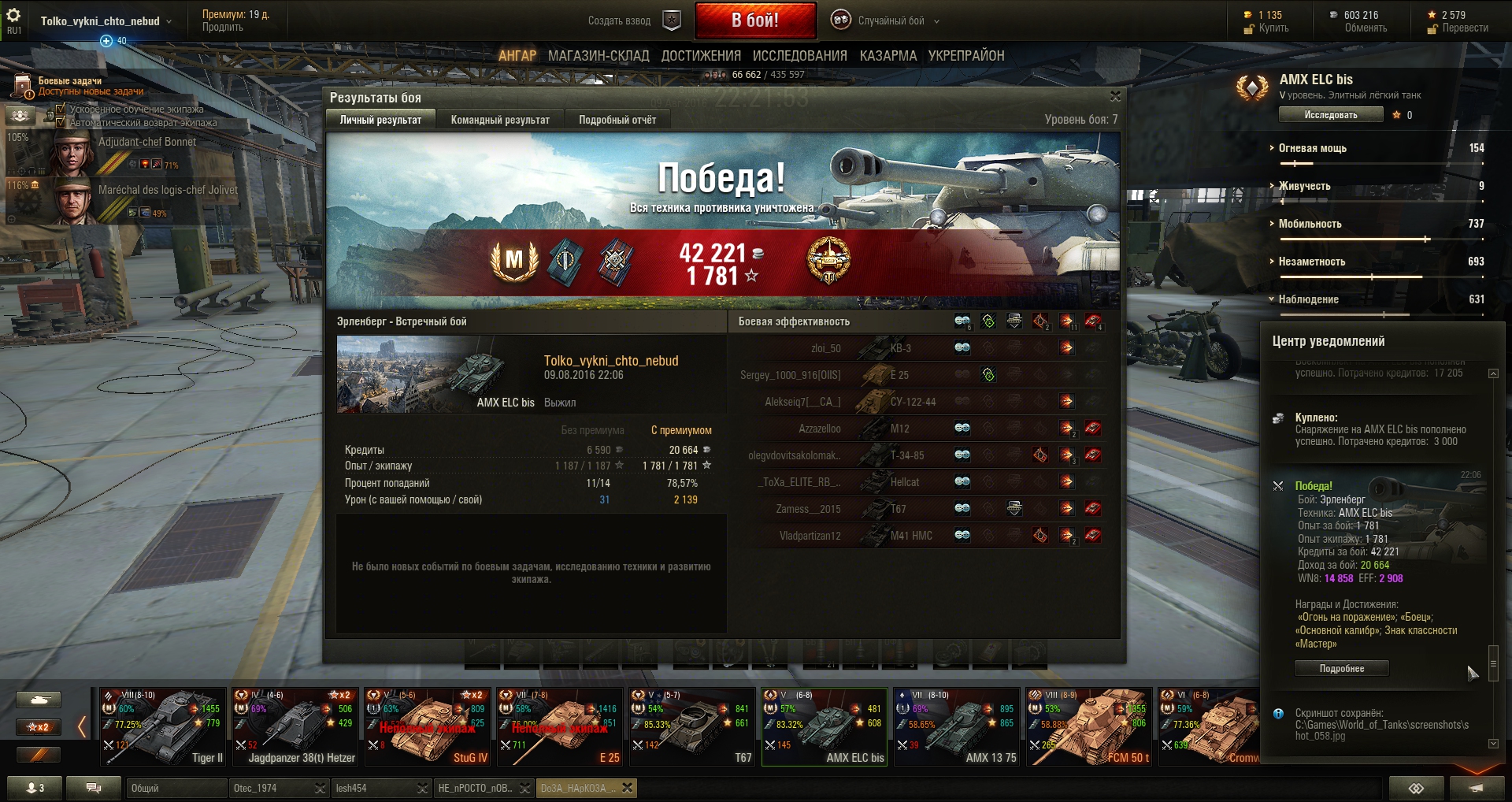Open the Подробный отчёт tab
1512x802 pixels.
tap(617, 120)
